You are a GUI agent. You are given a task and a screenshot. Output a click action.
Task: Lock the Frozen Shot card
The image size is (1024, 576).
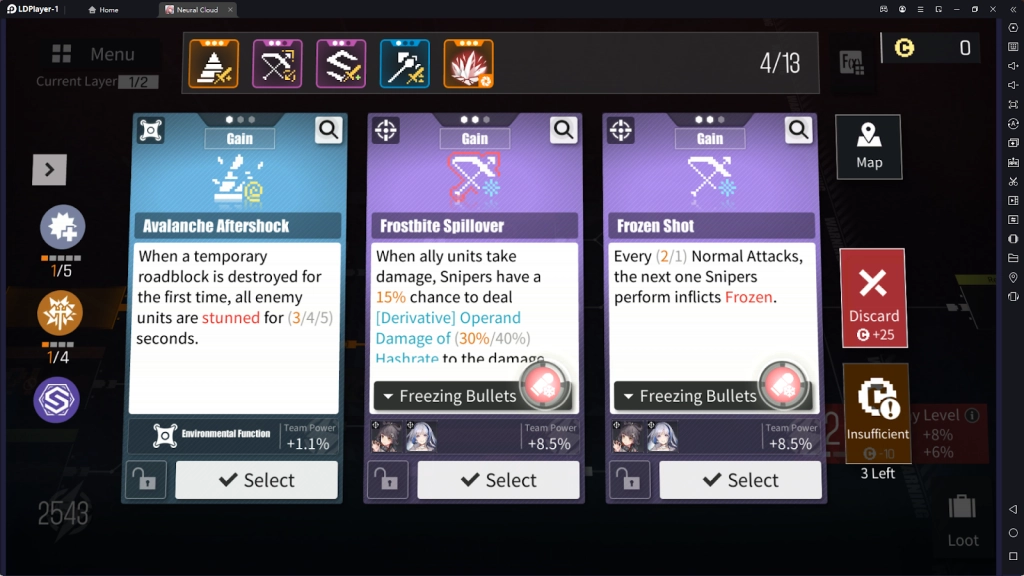(x=630, y=480)
